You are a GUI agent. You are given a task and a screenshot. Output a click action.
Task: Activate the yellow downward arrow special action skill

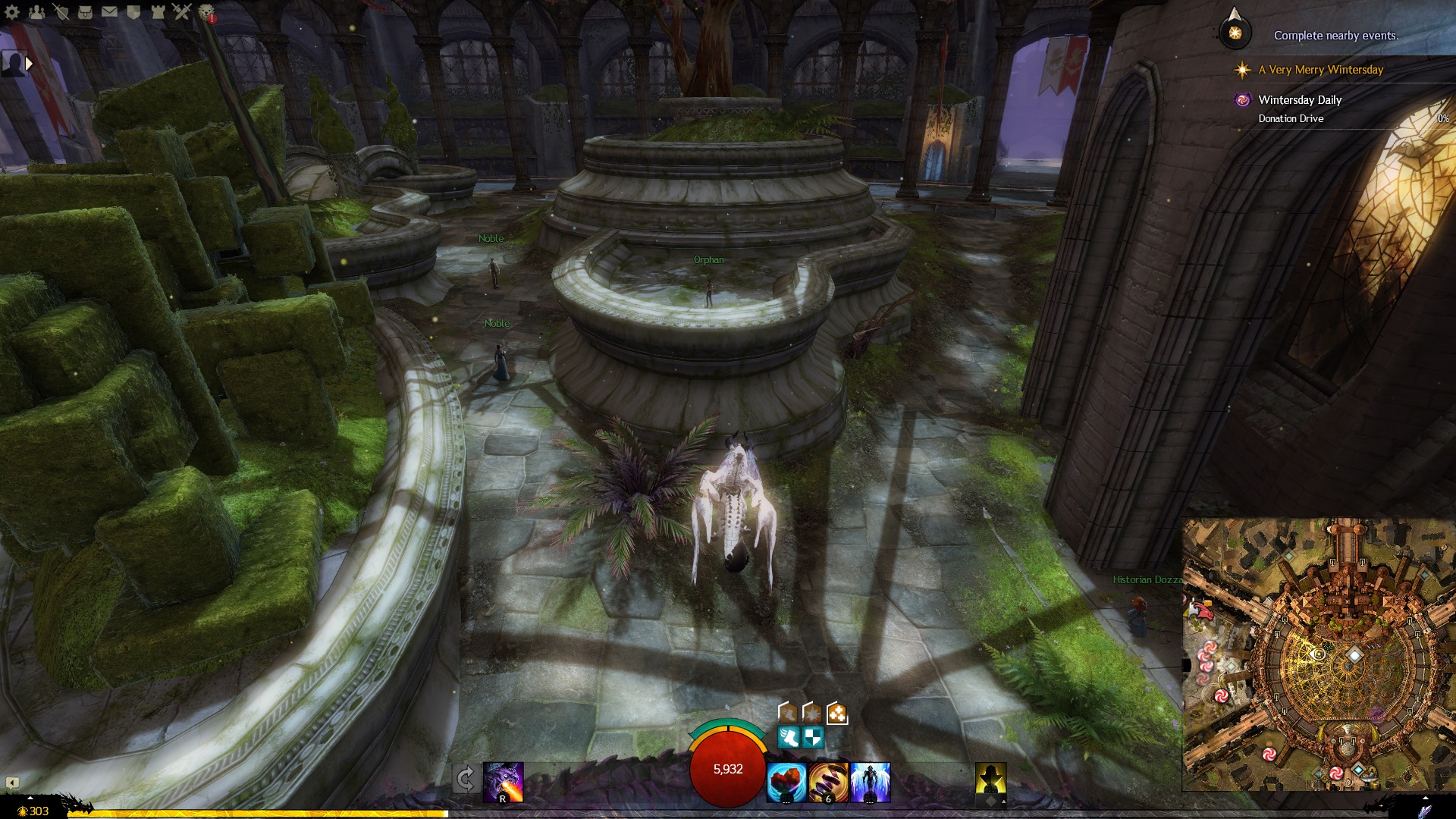tap(990, 779)
